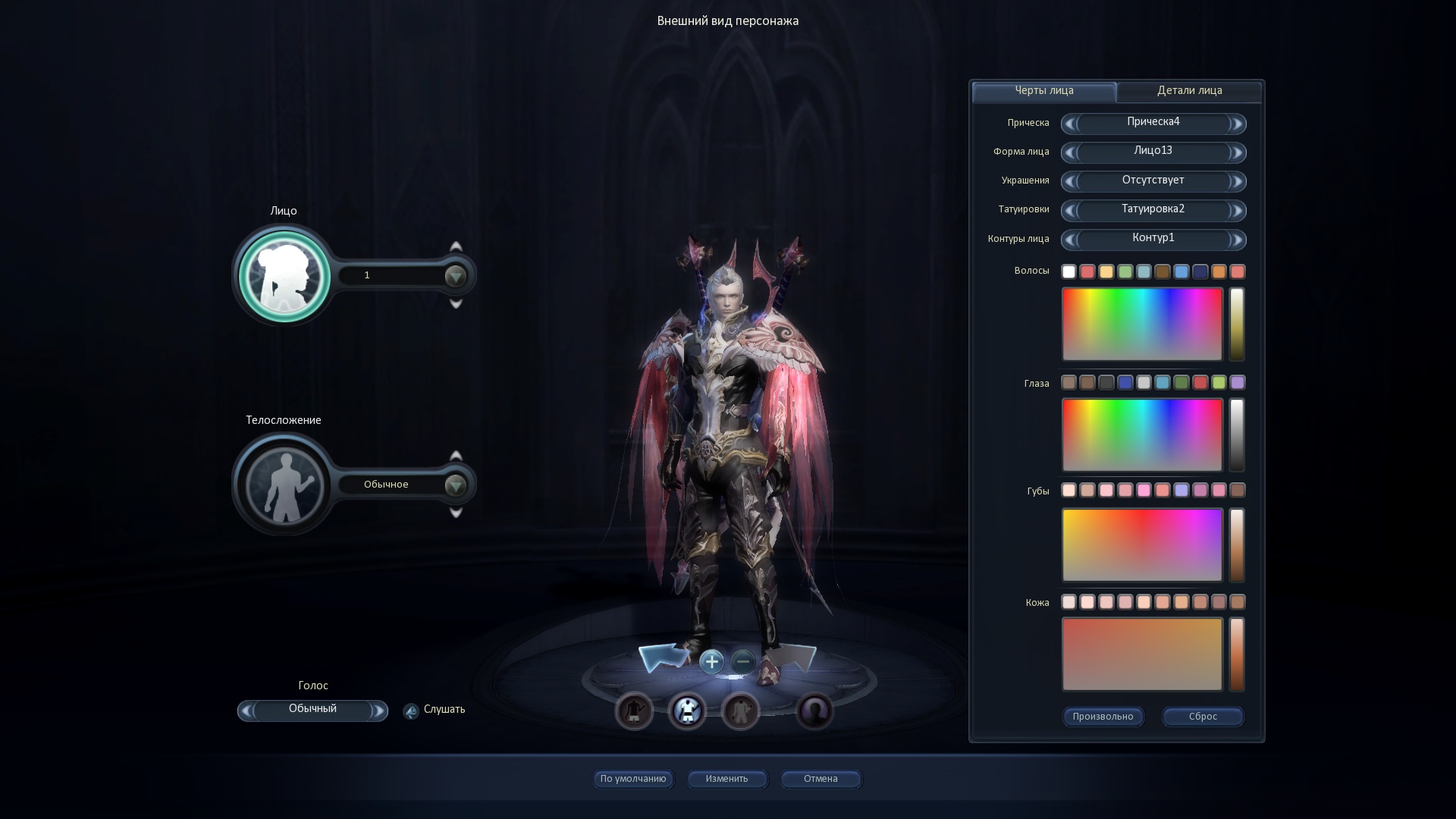Select the darkest tan skin swatch
Screen dimensions: 1456x819
(1238, 602)
